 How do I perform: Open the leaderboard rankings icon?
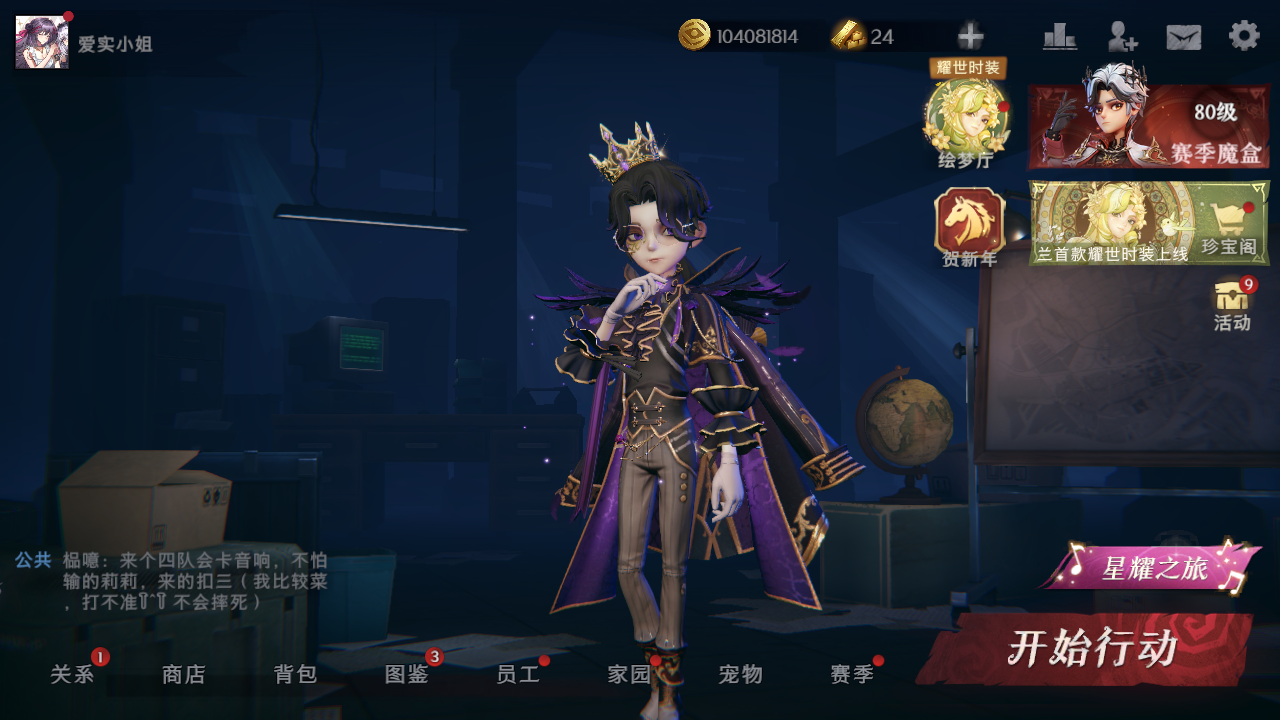tap(1060, 37)
